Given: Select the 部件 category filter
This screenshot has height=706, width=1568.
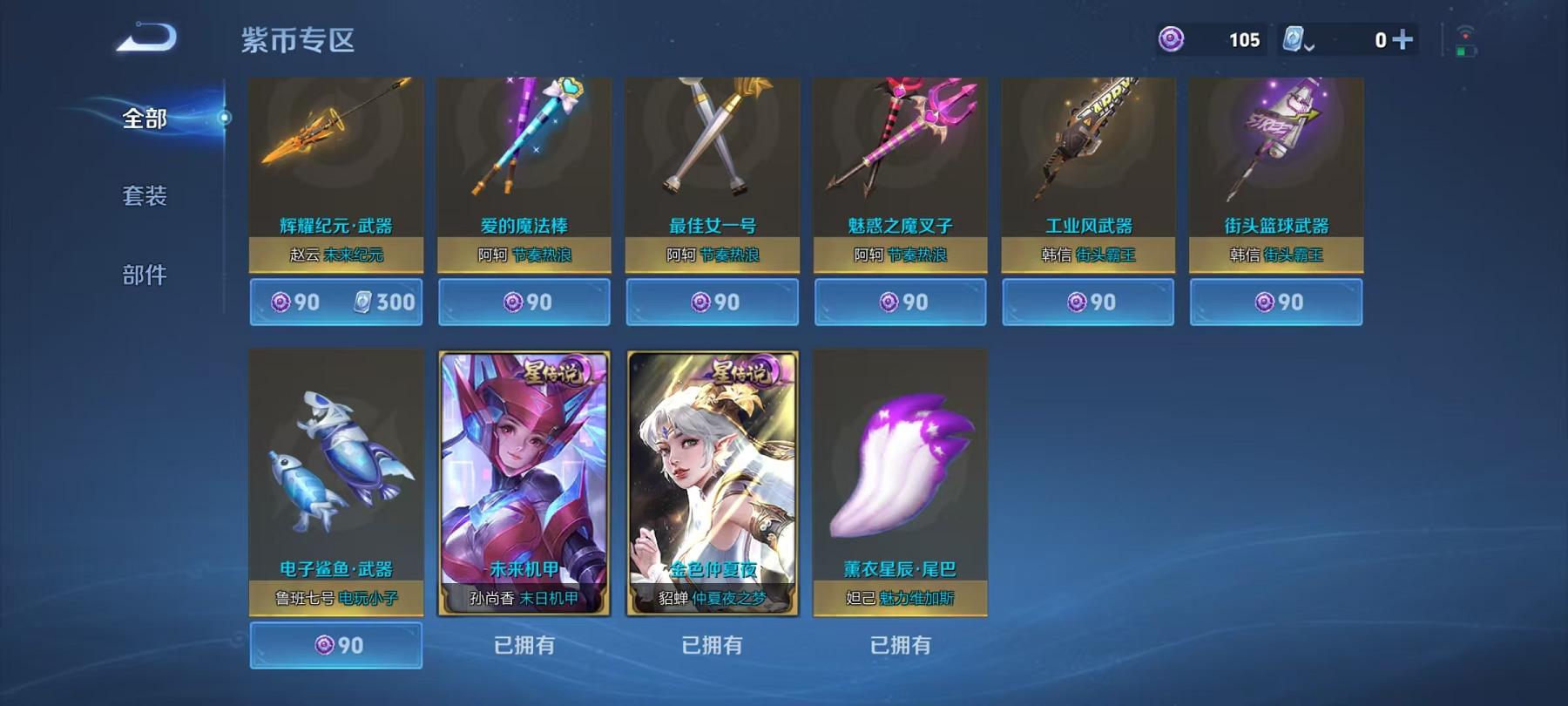Looking at the screenshot, I should pyautogui.click(x=146, y=272).
